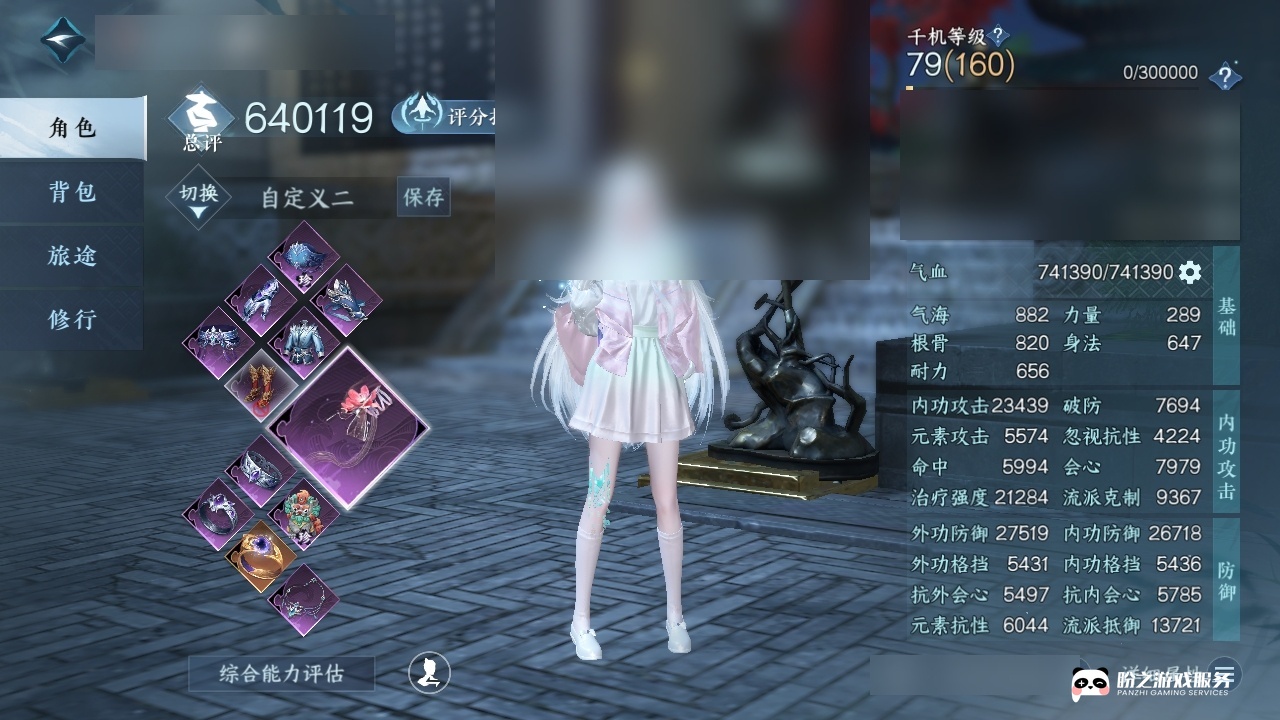Show help for 千机等级
1280x720 pixels.
pyautogui.click(x=997, y=37)
